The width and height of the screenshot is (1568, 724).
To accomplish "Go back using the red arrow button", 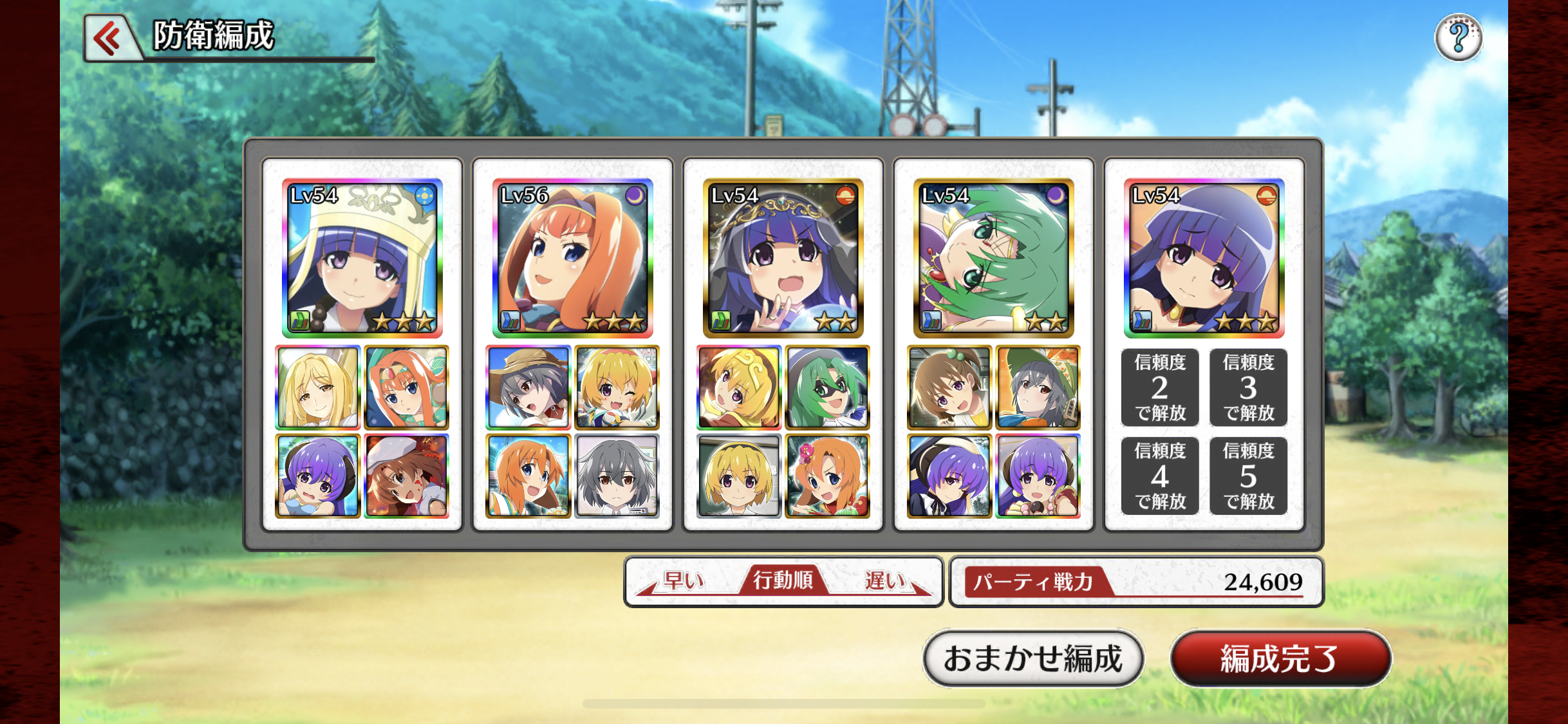I will tap(109, 39).
